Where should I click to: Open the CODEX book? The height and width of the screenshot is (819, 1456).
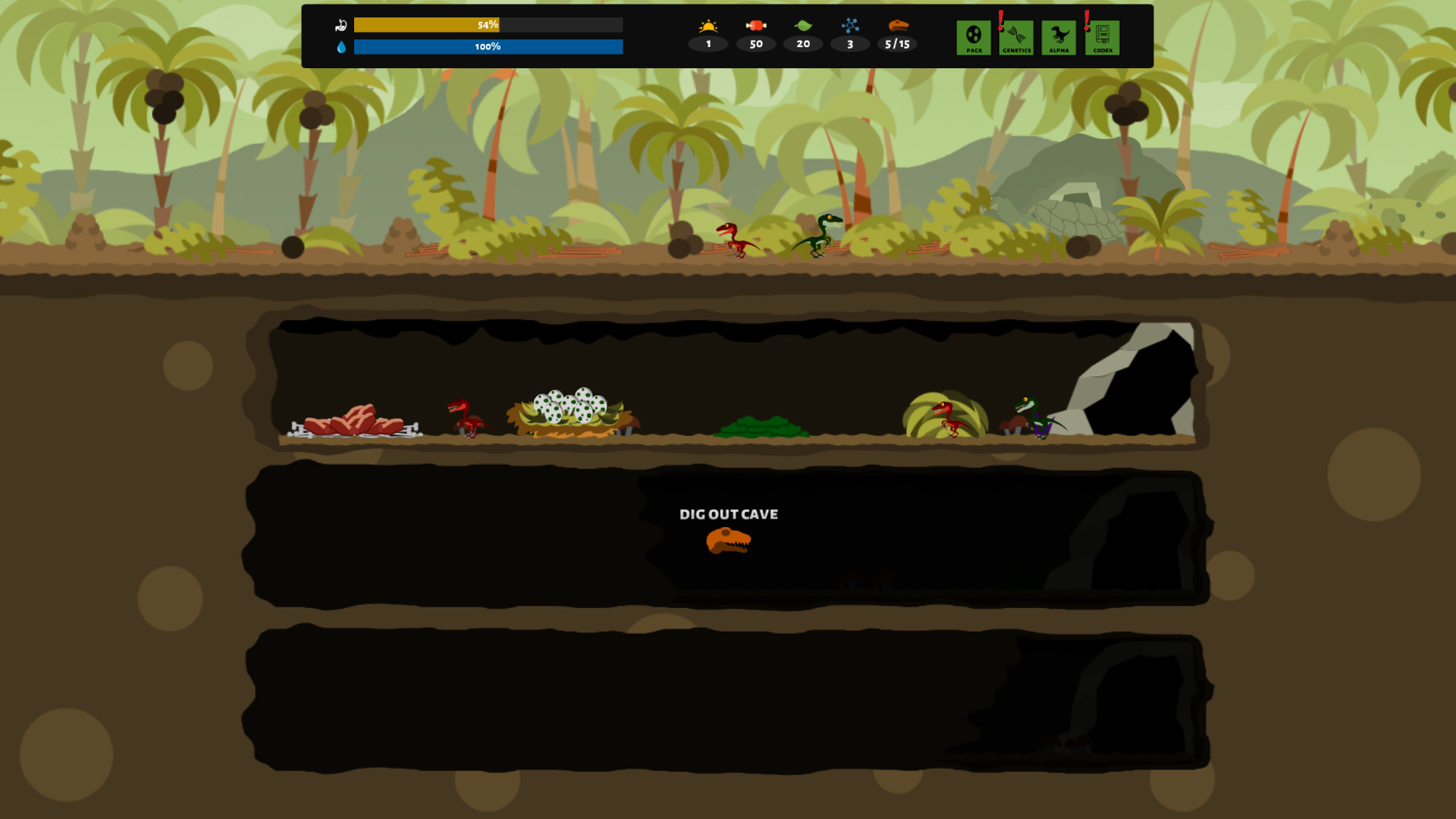1103,36
